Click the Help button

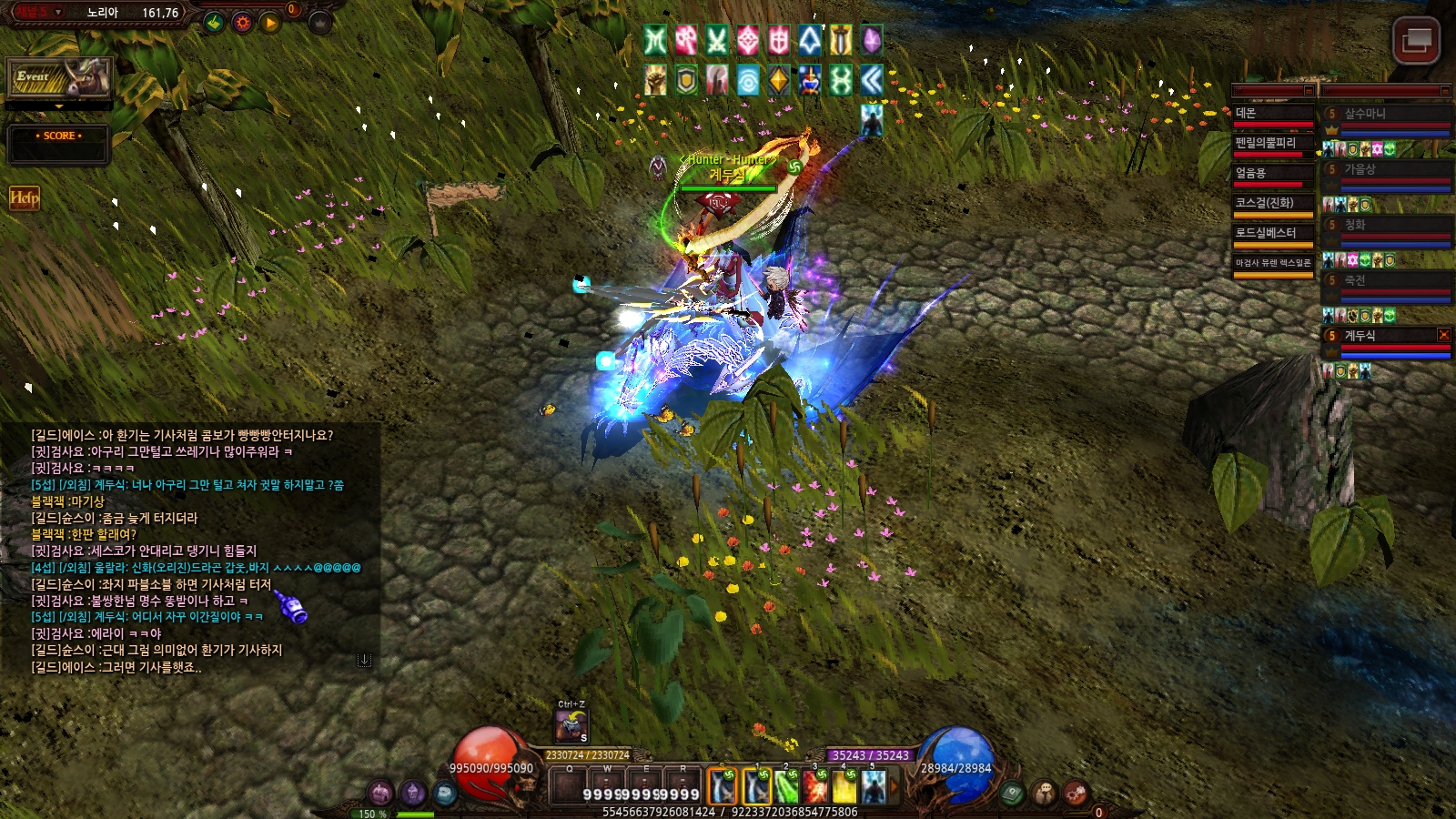tap(25, 197)
